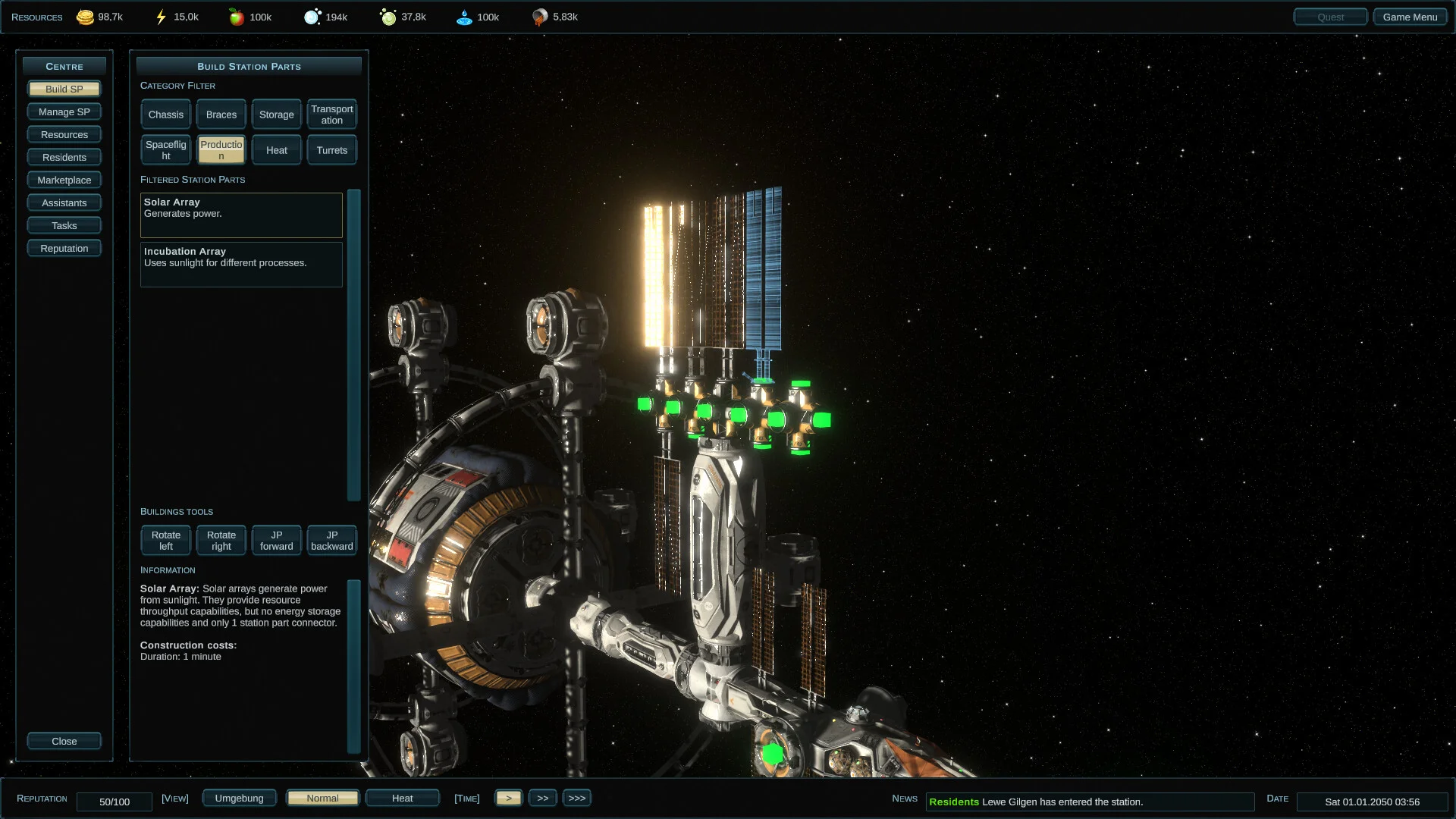This screenshot has height=819, width=1456.
Task: Close the Centre panel
Action: tap(64, 741)
